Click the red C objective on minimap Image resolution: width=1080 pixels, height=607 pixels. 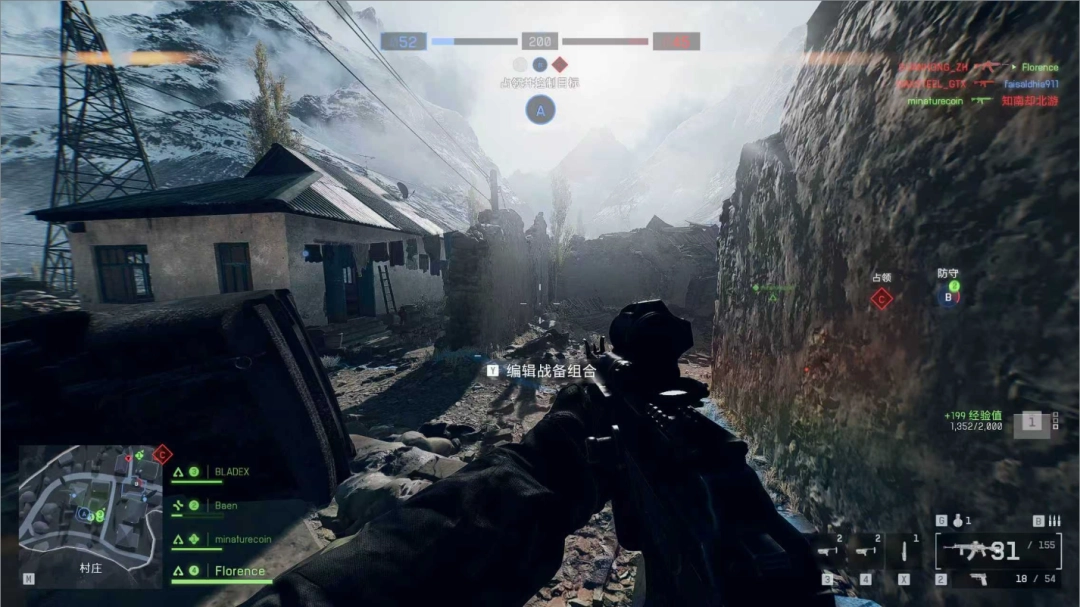162,455
